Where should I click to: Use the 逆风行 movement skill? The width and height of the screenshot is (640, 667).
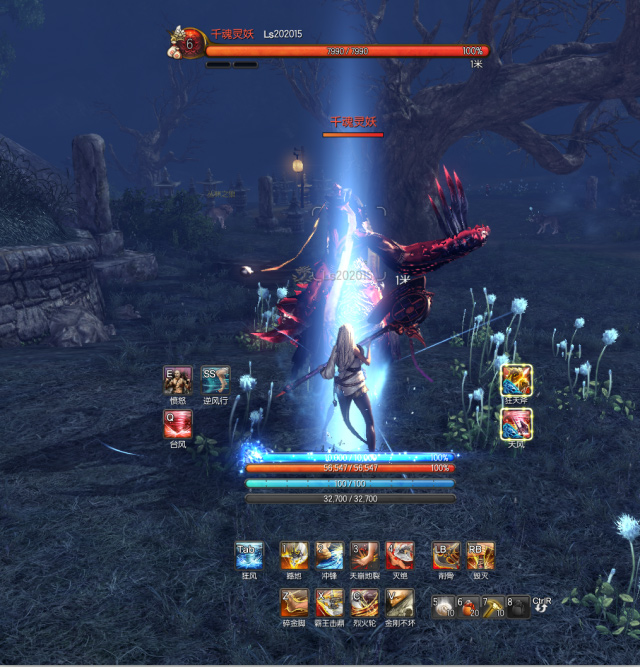pos(215,380)
